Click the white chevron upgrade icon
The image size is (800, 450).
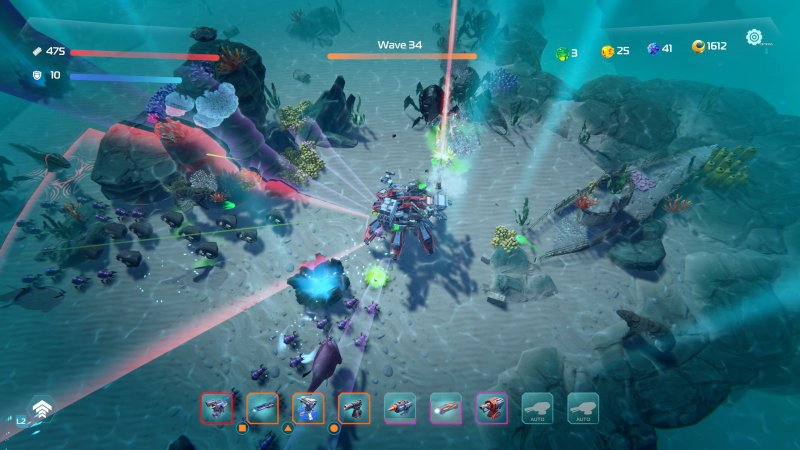[x=41, y=409]
